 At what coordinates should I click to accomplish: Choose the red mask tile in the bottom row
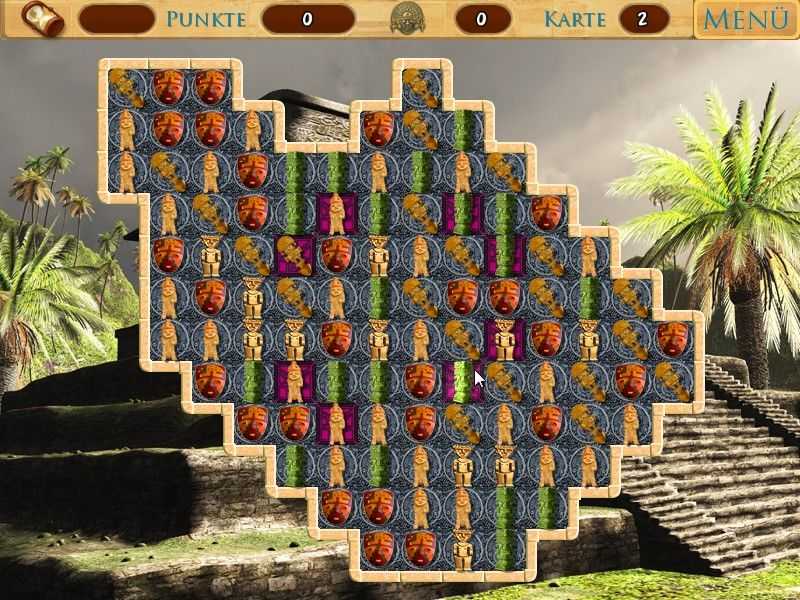tap(378, 548)
